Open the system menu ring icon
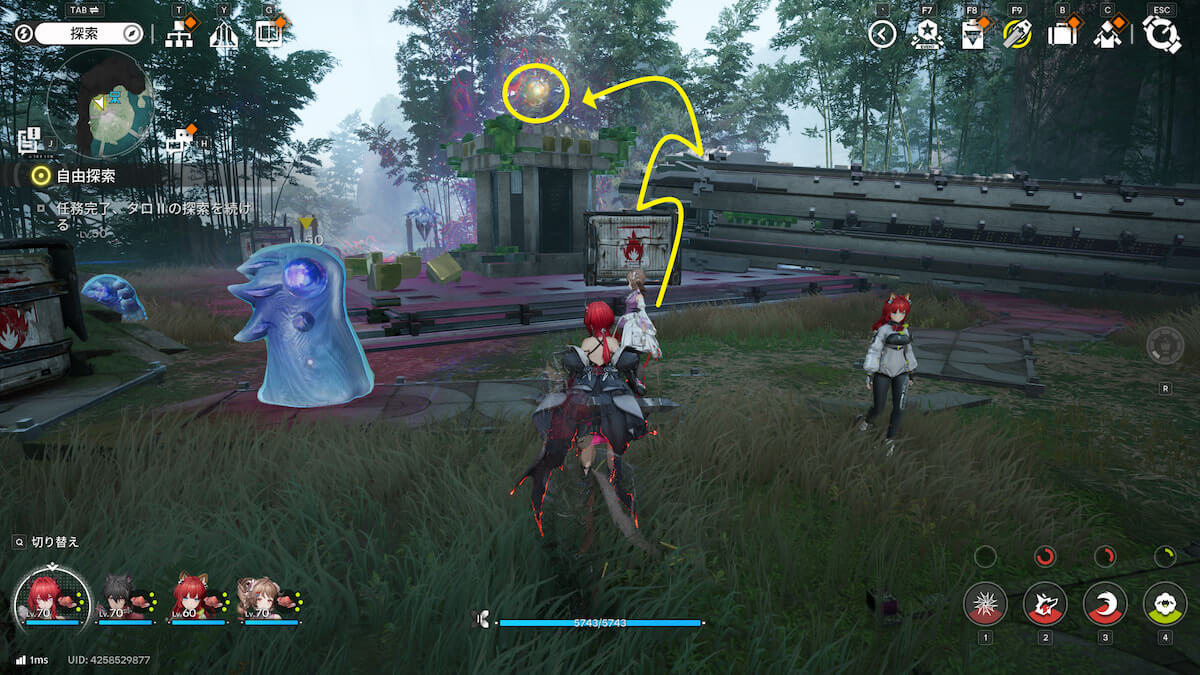The width and height of the screenshot is (1200, 675). [1161, 35]
